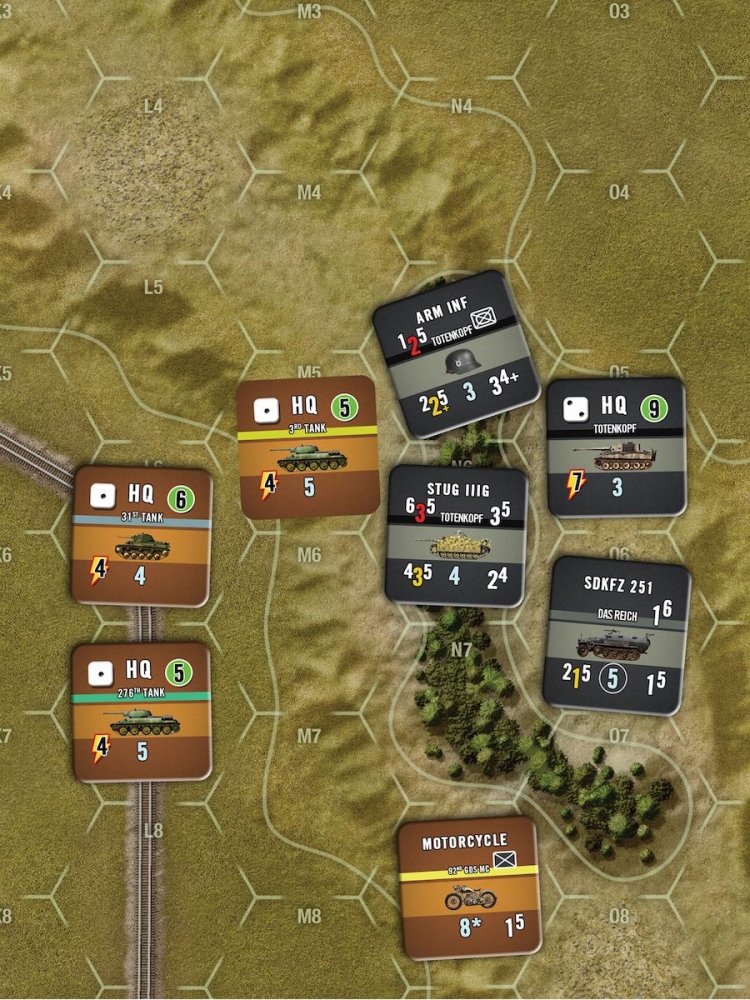Choose the 276th Tank HQ counter
Viewport: 750px width, 1000px height.
tap(142, 711)
